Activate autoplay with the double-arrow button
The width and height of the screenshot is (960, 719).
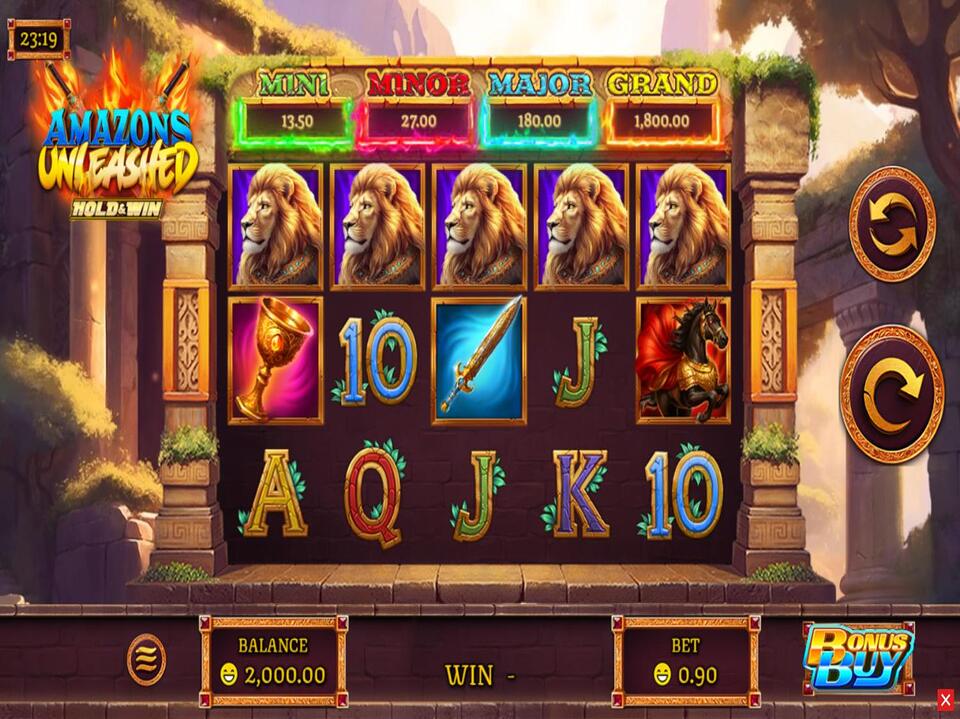[x=892, y=223]
